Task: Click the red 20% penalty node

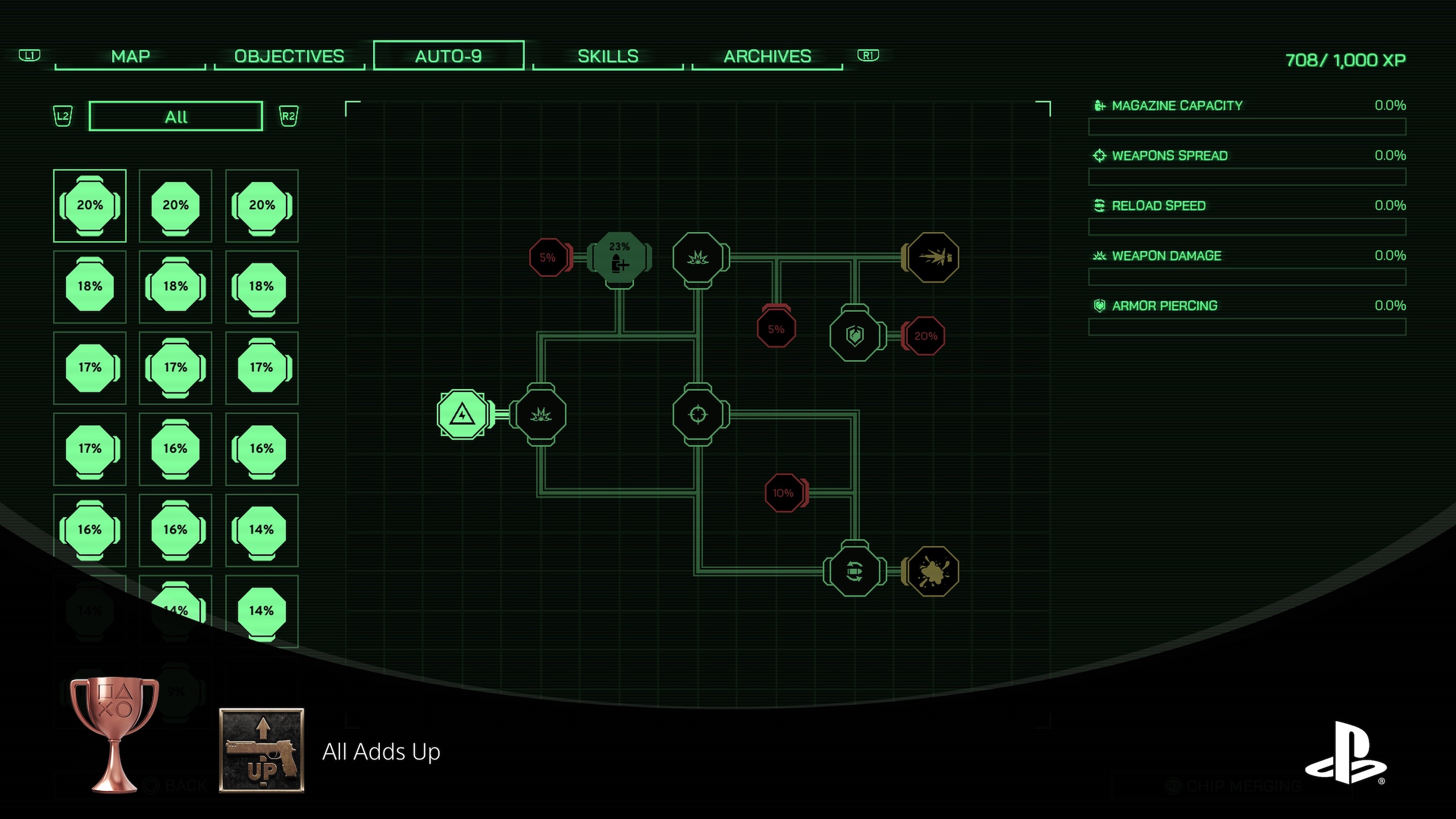Action: click(925, 336)
